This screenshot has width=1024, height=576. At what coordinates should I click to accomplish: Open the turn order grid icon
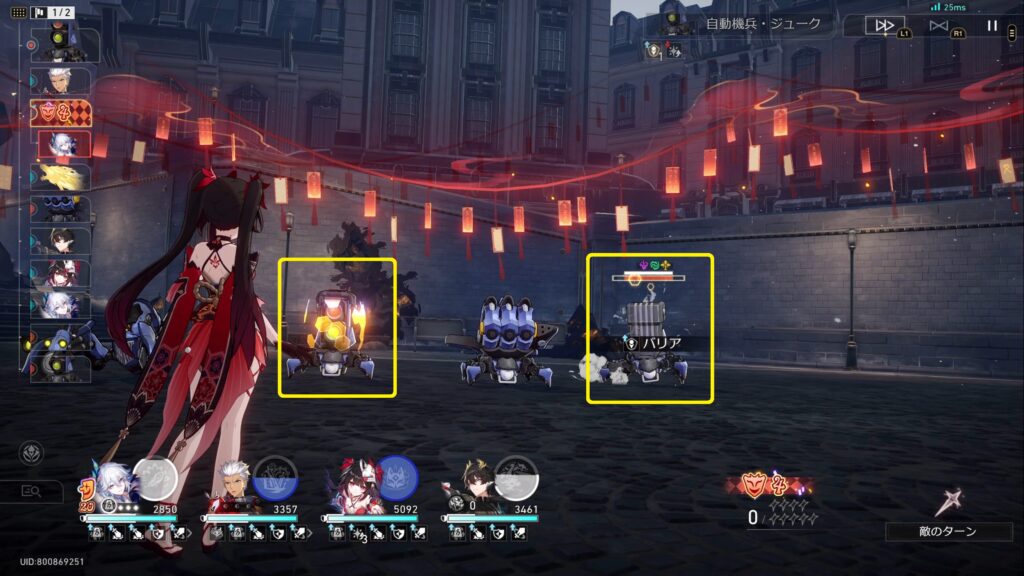click(19, 13)
